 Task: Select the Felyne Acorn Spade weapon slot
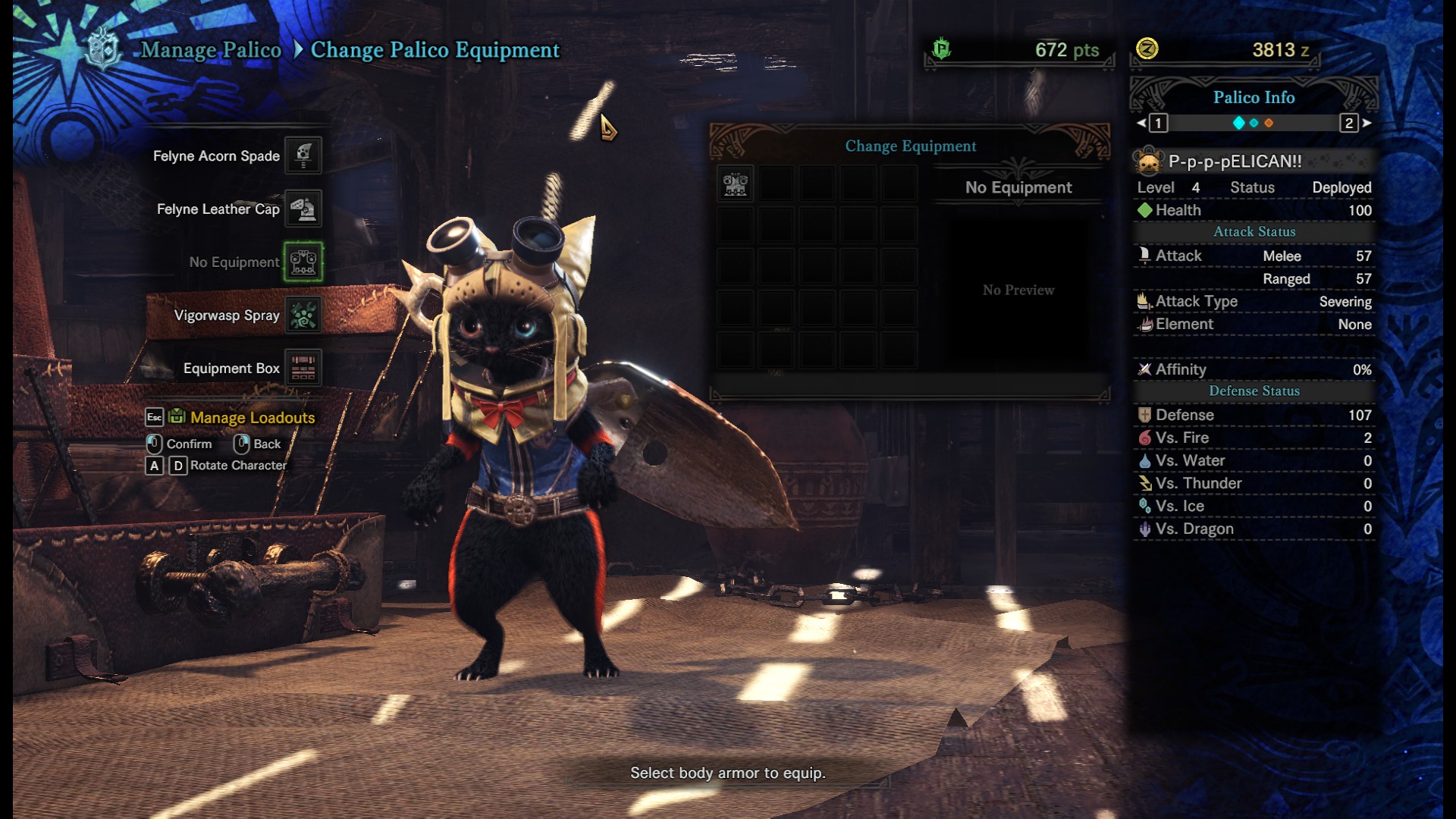click(x=303, y=155)
